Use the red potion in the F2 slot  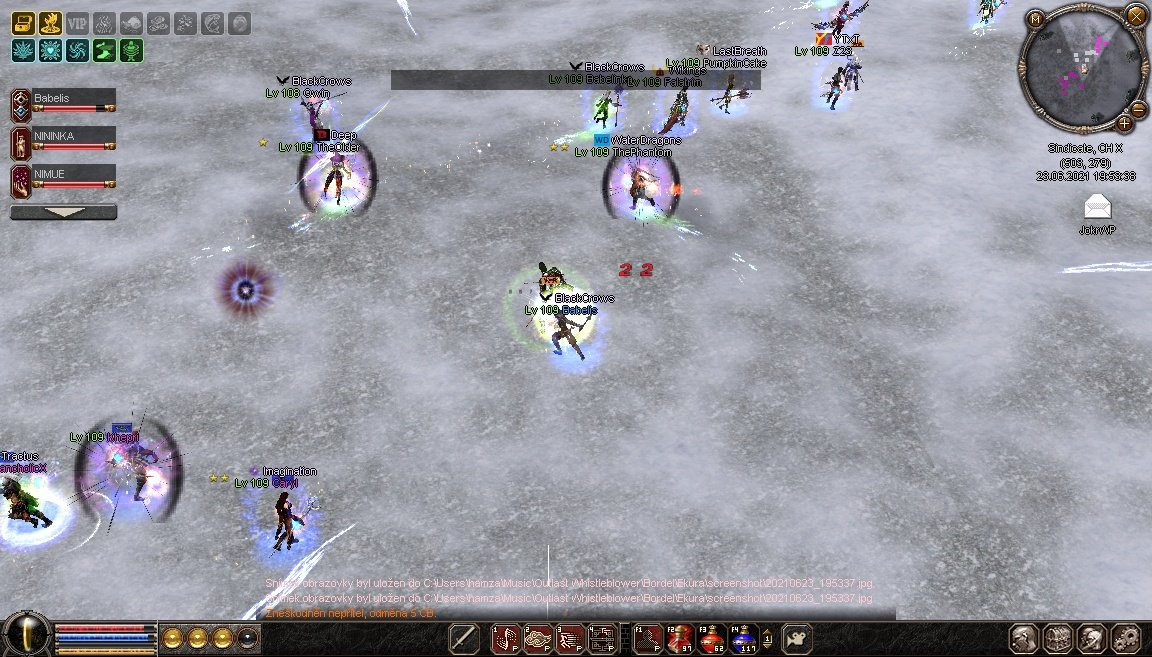tap(680, 638)
